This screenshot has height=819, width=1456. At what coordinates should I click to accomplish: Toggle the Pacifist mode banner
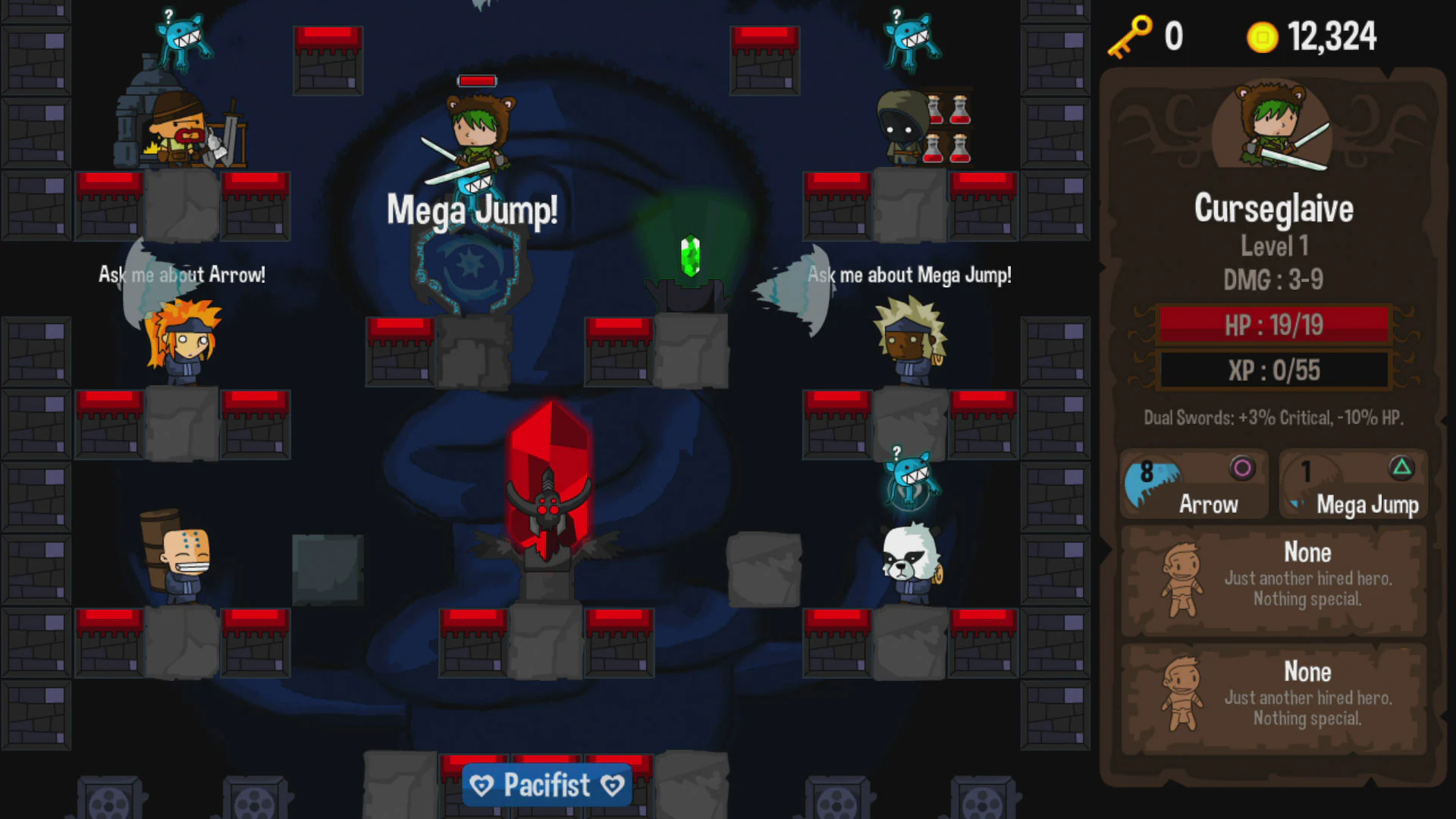click(x=547, y=785)
